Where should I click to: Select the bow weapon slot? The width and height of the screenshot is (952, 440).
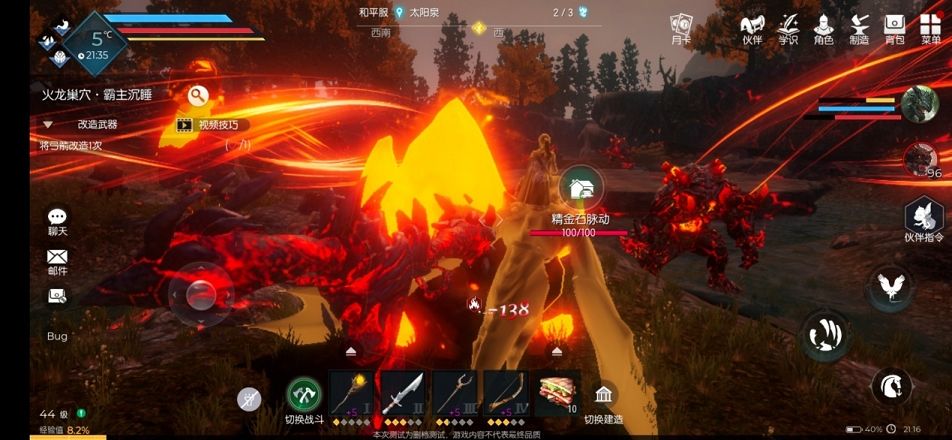(505, 393)
